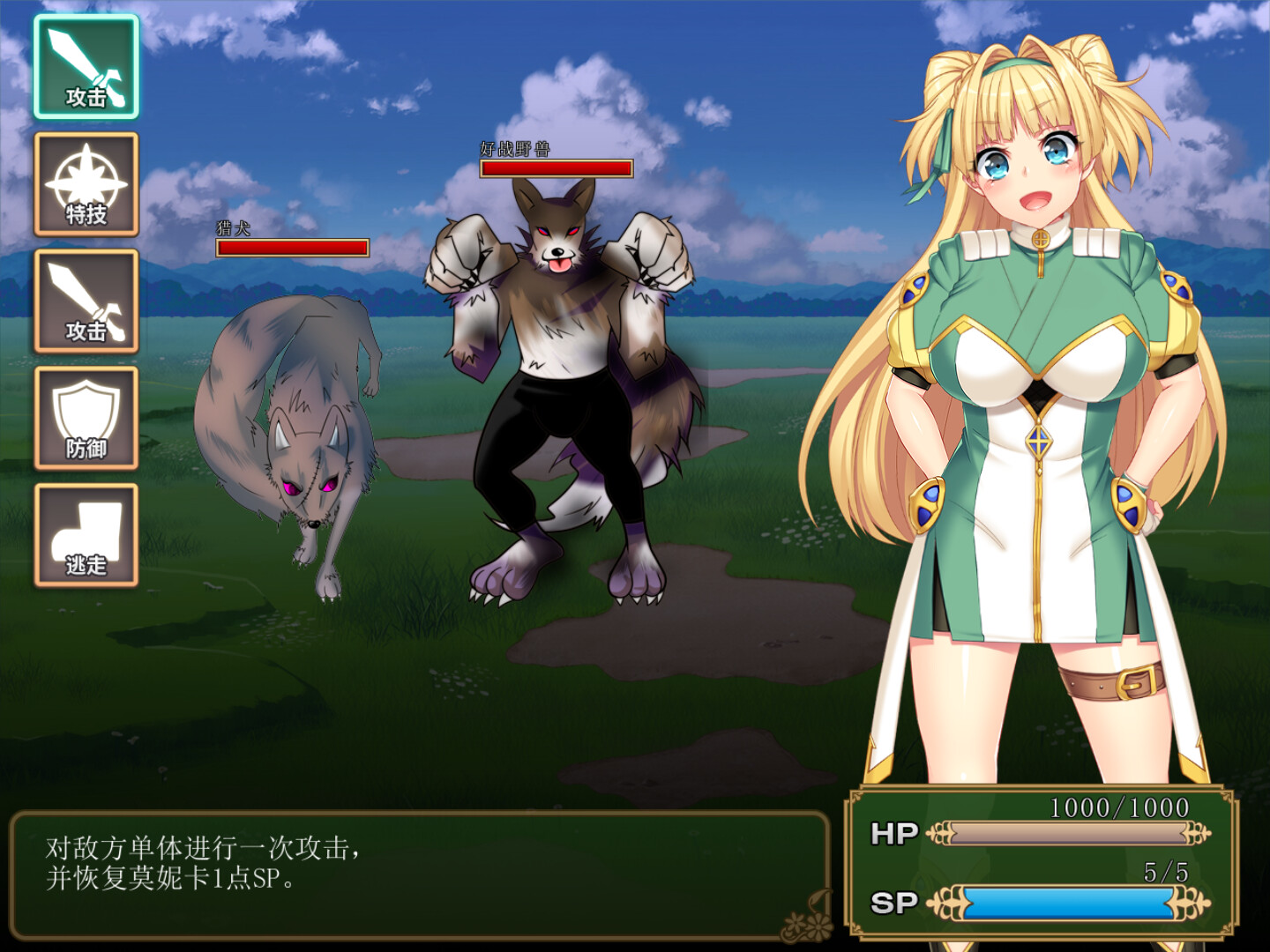
Task: Click the 好战野兽 health gauge
Action: pos(556,167)
